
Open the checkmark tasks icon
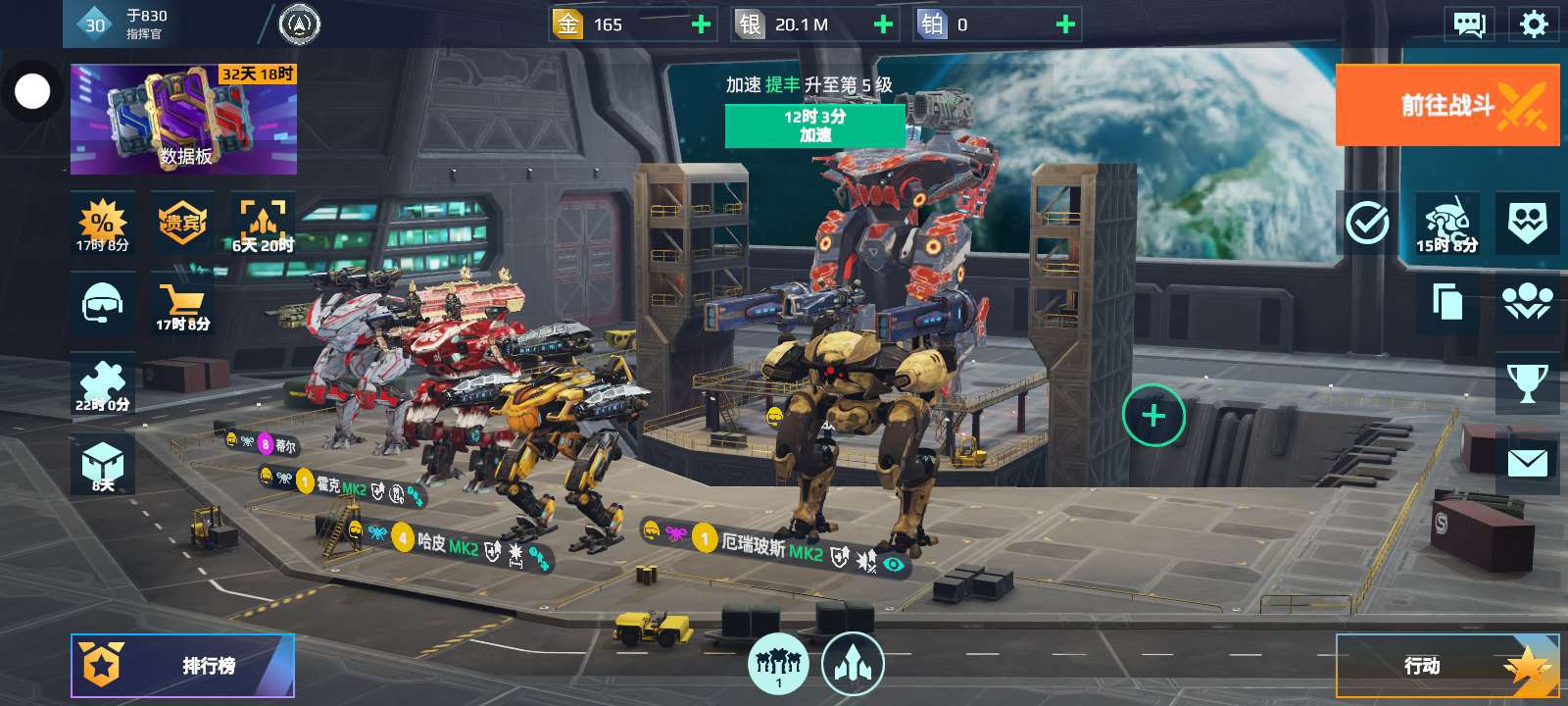(x=1367, y=224)
